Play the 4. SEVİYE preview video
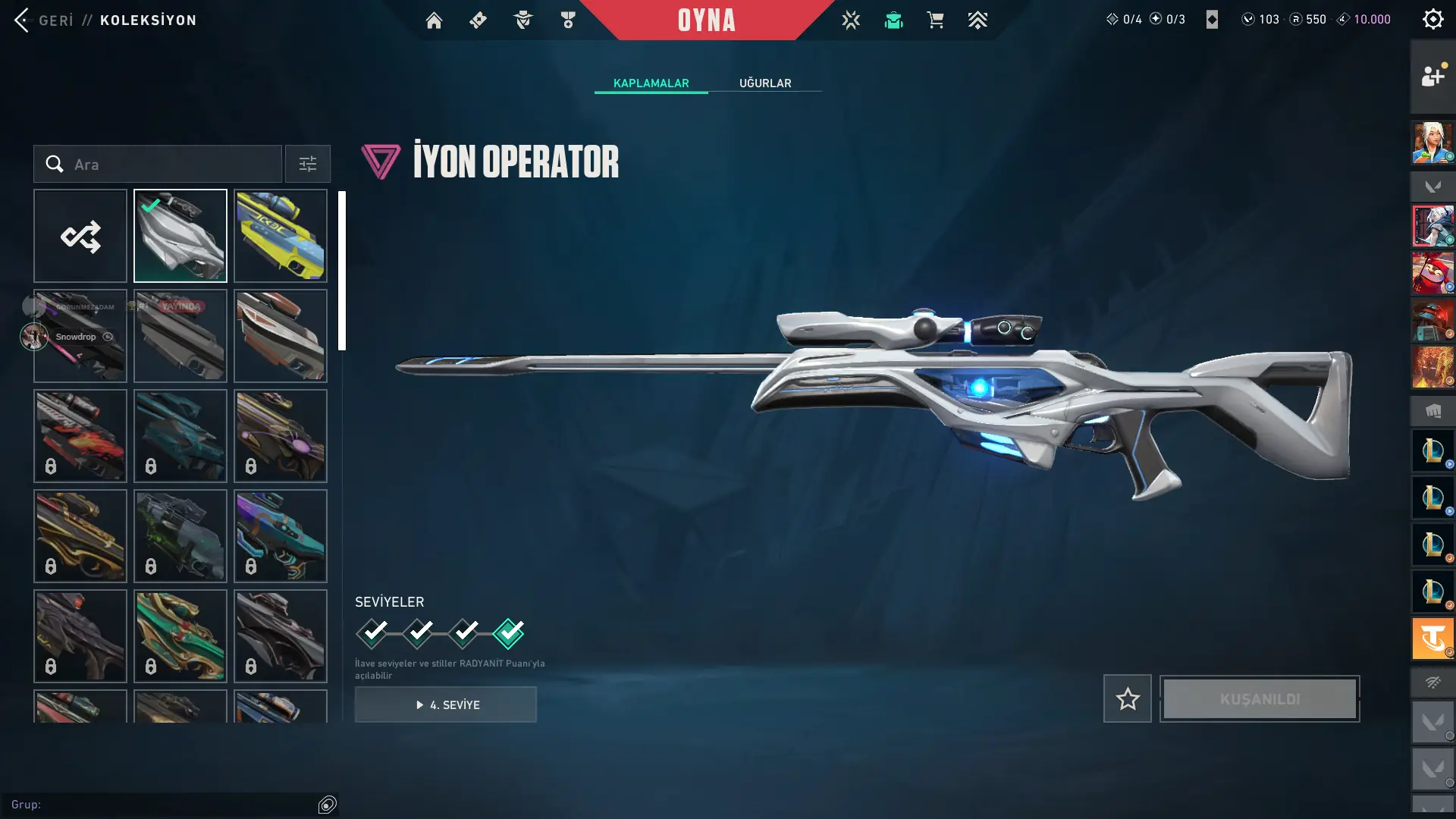This screenshot has width=1456, height=819. pyautogui.click(x=446, y=705)
